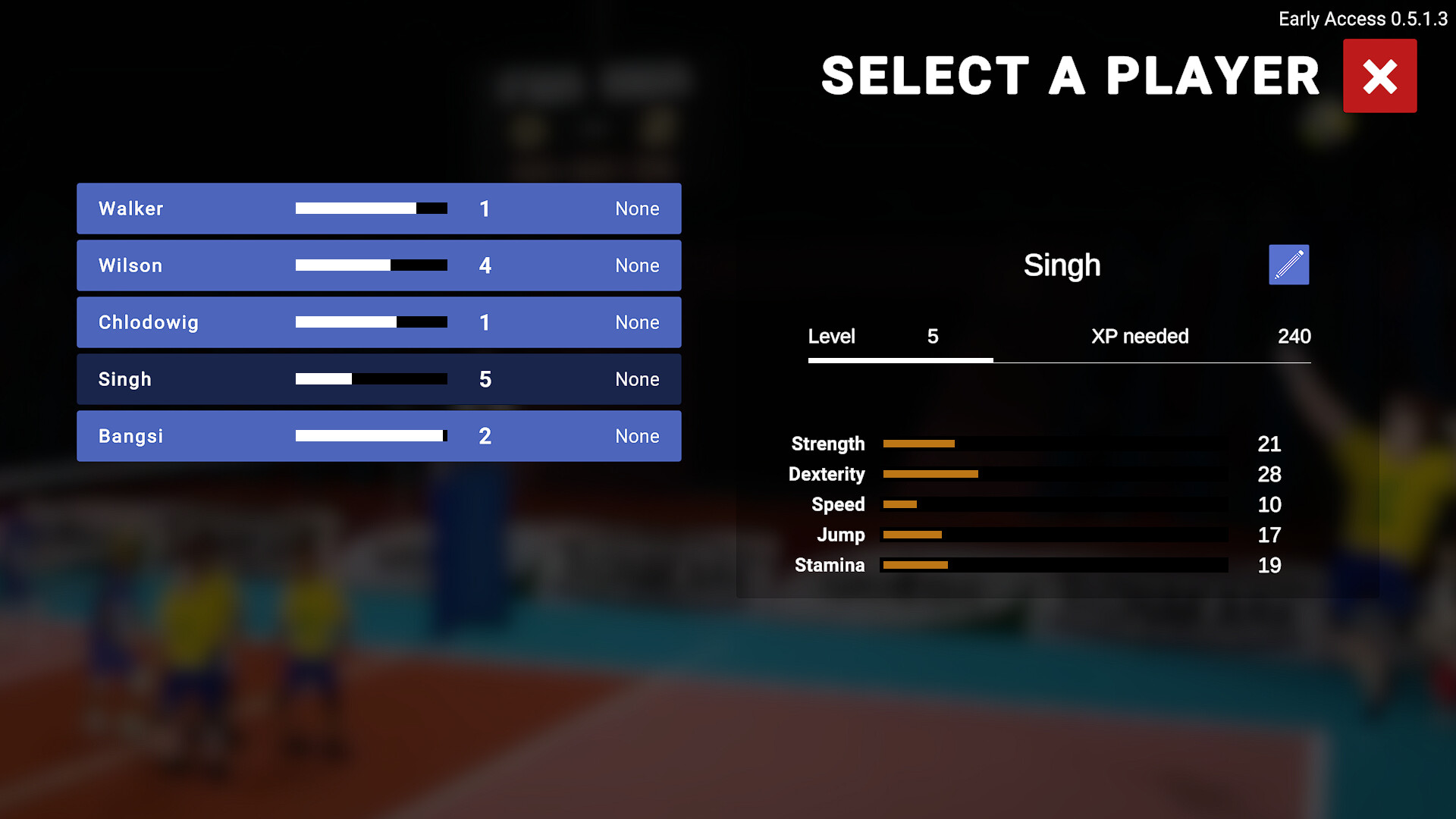The height and width of the screenshot is (819, 1456).
Task: Click the XP needed value 240
Action: pyautogui.click(x=1294, y=337)
